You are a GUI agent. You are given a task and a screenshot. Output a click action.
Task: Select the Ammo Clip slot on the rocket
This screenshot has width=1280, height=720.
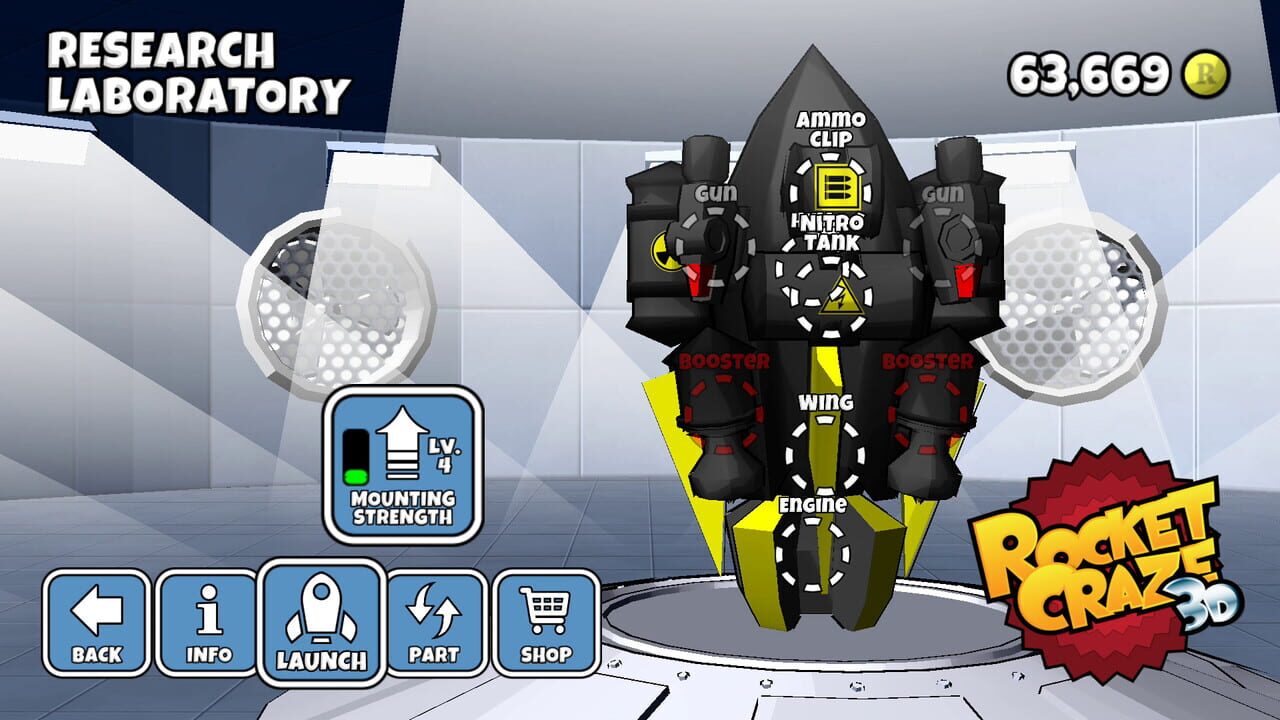coord(832,185)
